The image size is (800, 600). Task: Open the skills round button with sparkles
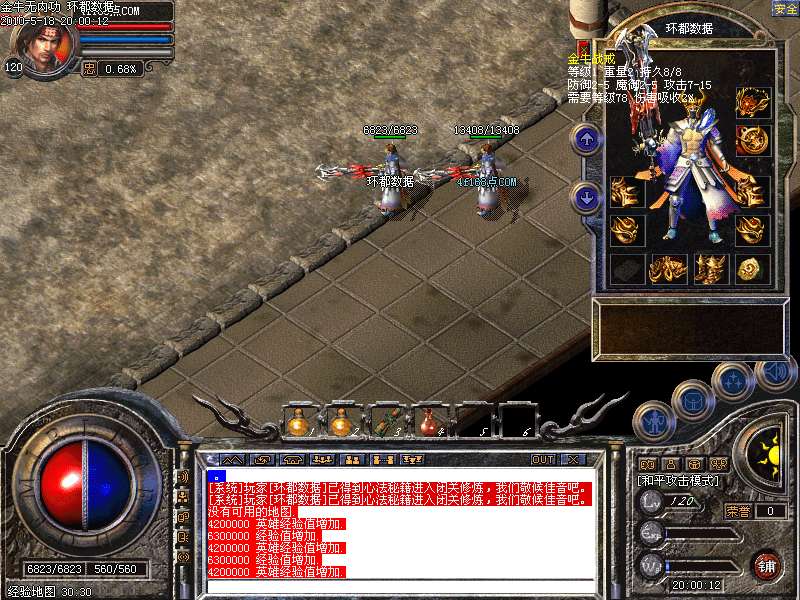click(733, 380)
